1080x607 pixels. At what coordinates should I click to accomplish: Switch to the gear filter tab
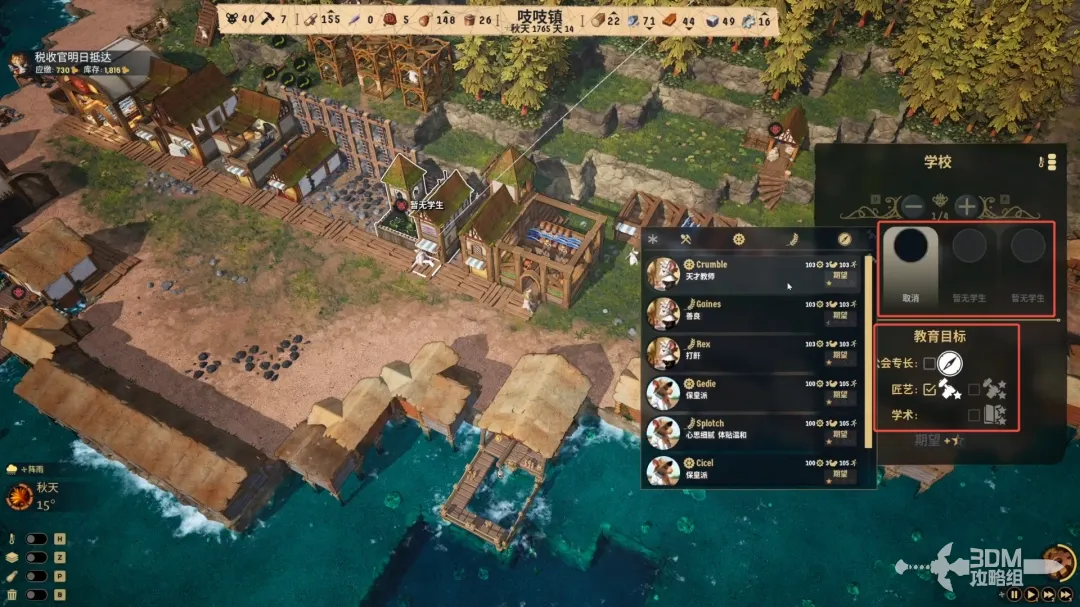(x=738, y=239)
